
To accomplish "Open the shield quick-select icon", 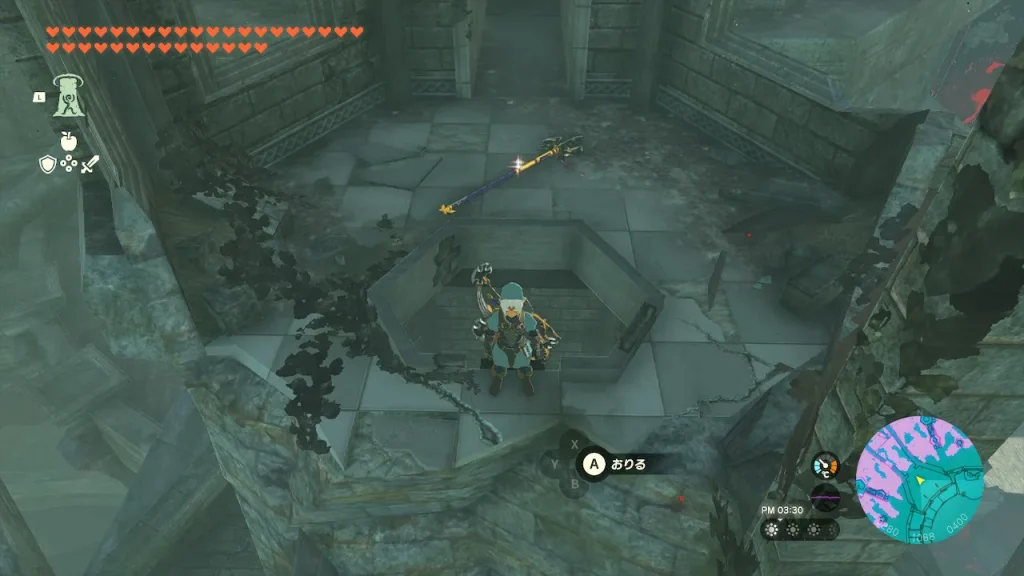I will 47,163.
